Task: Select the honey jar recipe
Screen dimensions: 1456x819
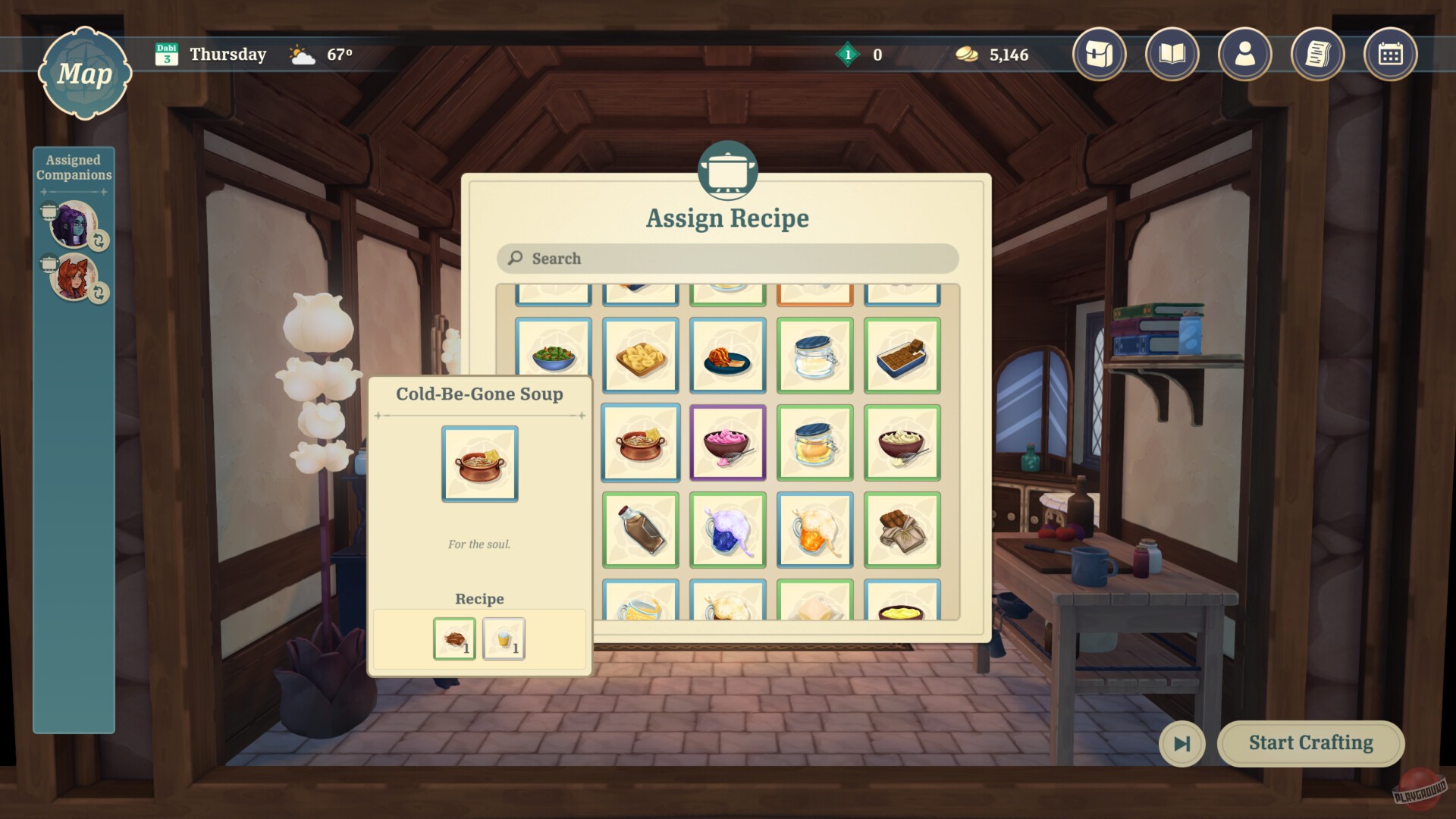Action: [814, 443]
